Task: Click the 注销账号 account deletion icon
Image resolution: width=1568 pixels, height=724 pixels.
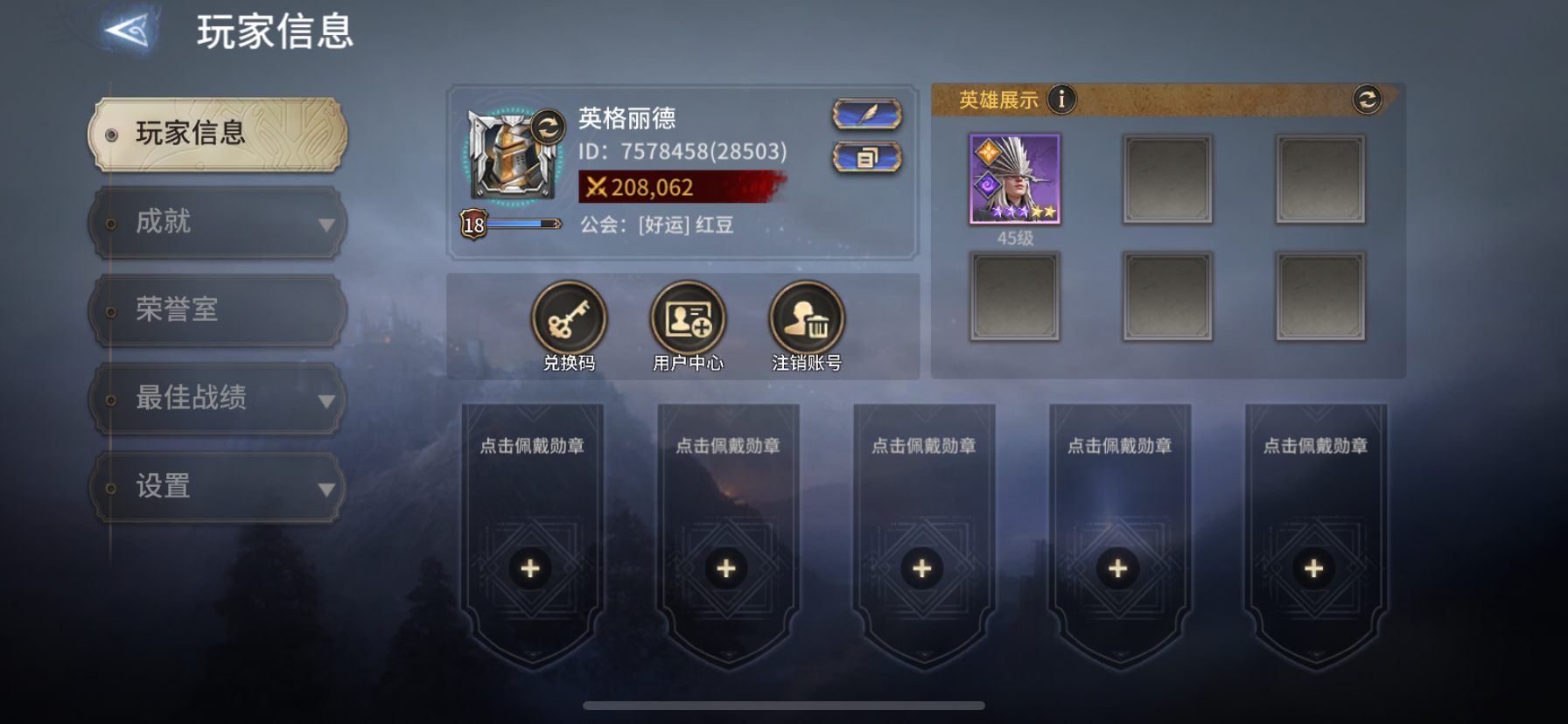Action: [x=805, y=320]
